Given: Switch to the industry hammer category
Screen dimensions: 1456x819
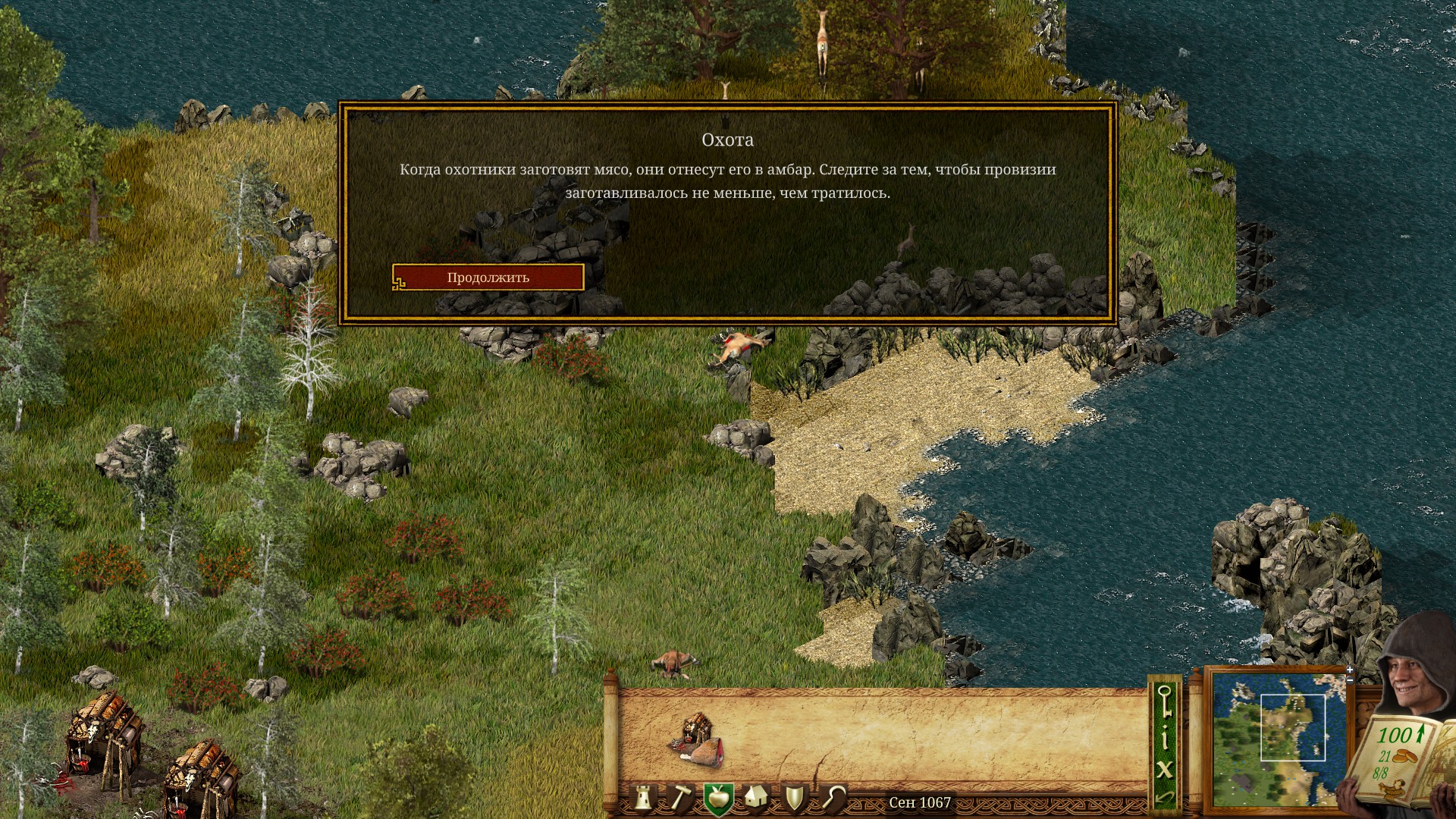Looking at the screenshot, I should [680, 798].
